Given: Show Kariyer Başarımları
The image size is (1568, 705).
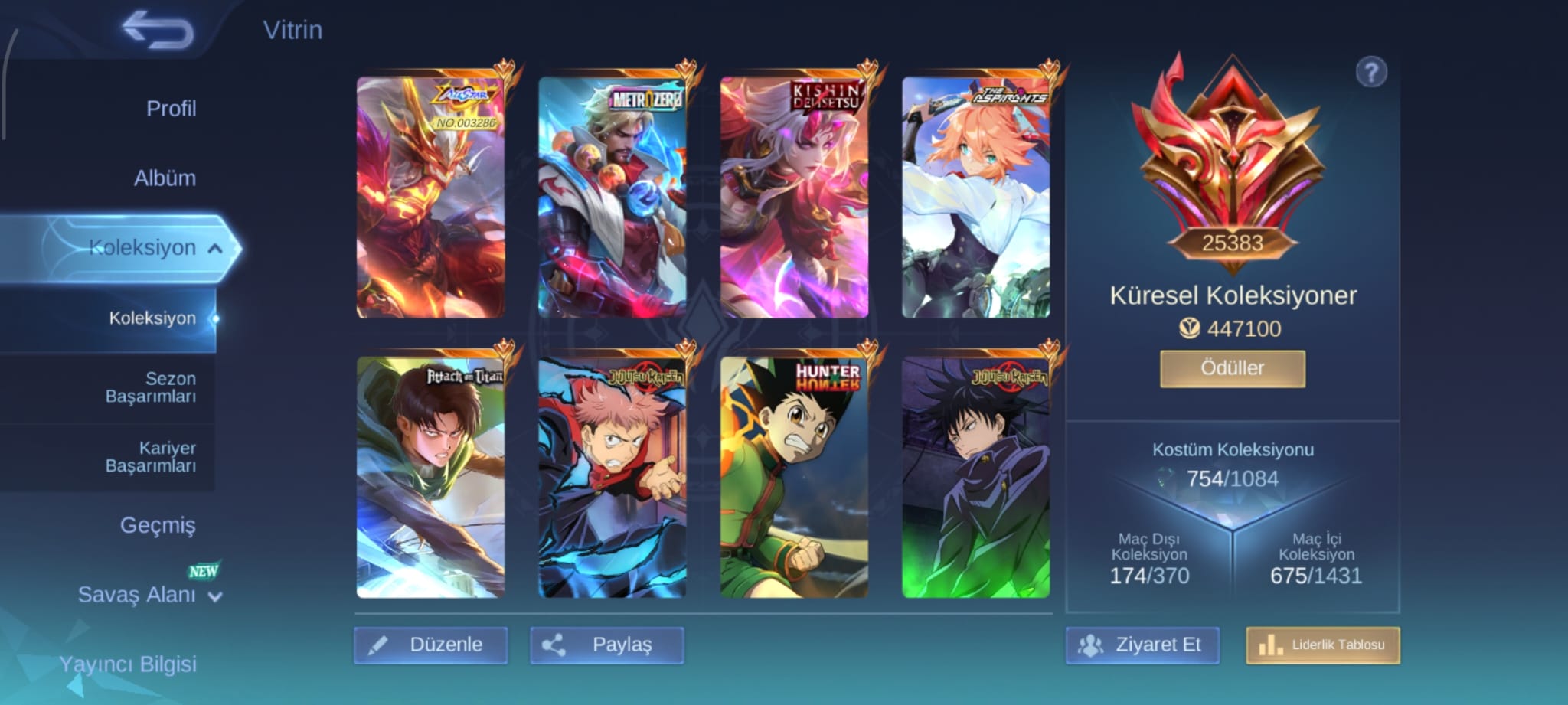Looking at the screenshot, I should [151, 457].
